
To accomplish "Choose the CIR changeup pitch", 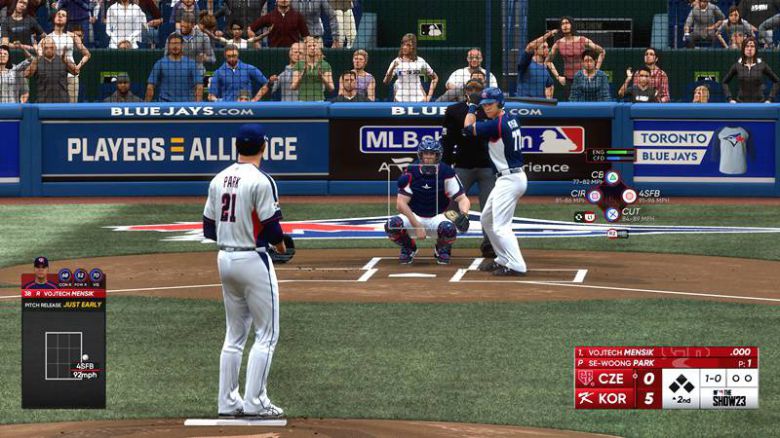I will tap(594, 196).
